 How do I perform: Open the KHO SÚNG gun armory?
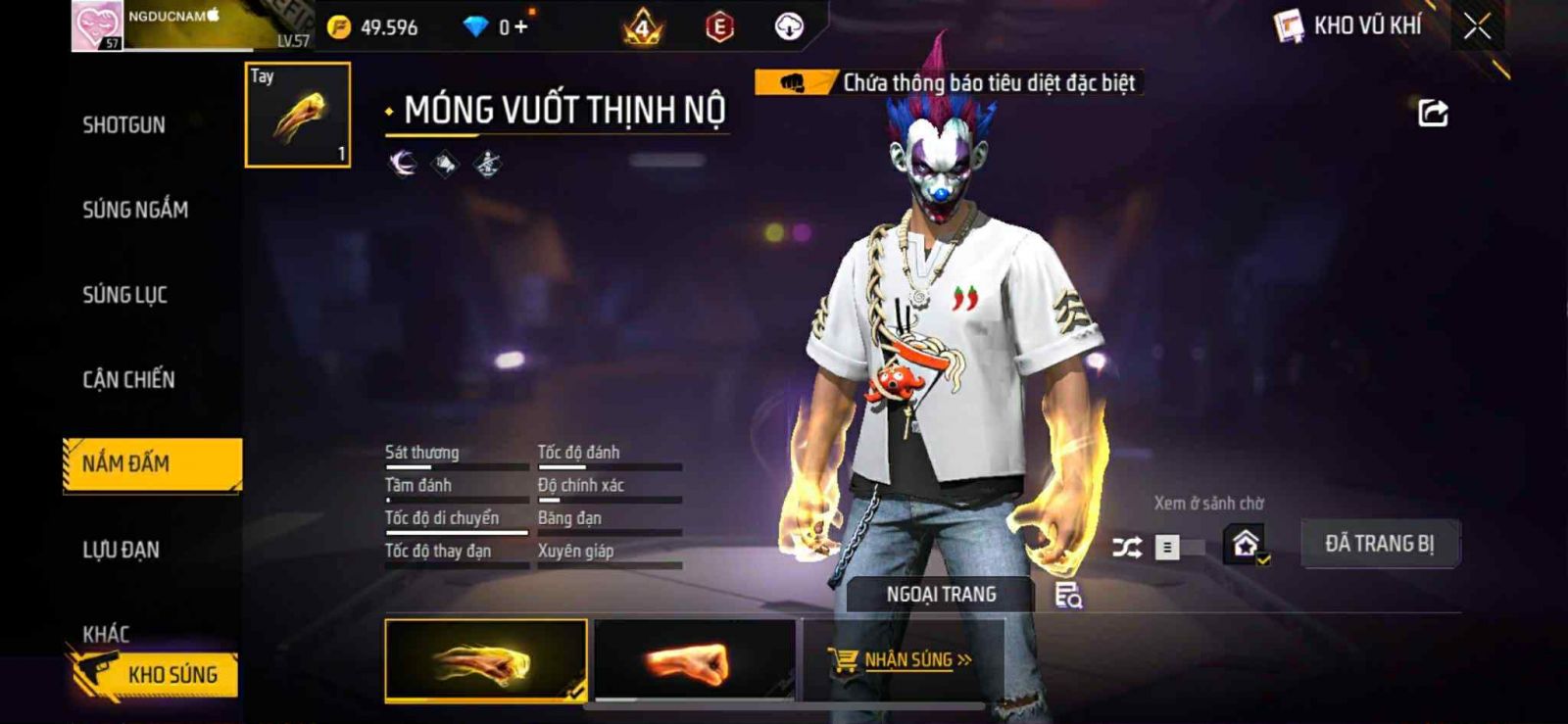[x=155, y=674]
